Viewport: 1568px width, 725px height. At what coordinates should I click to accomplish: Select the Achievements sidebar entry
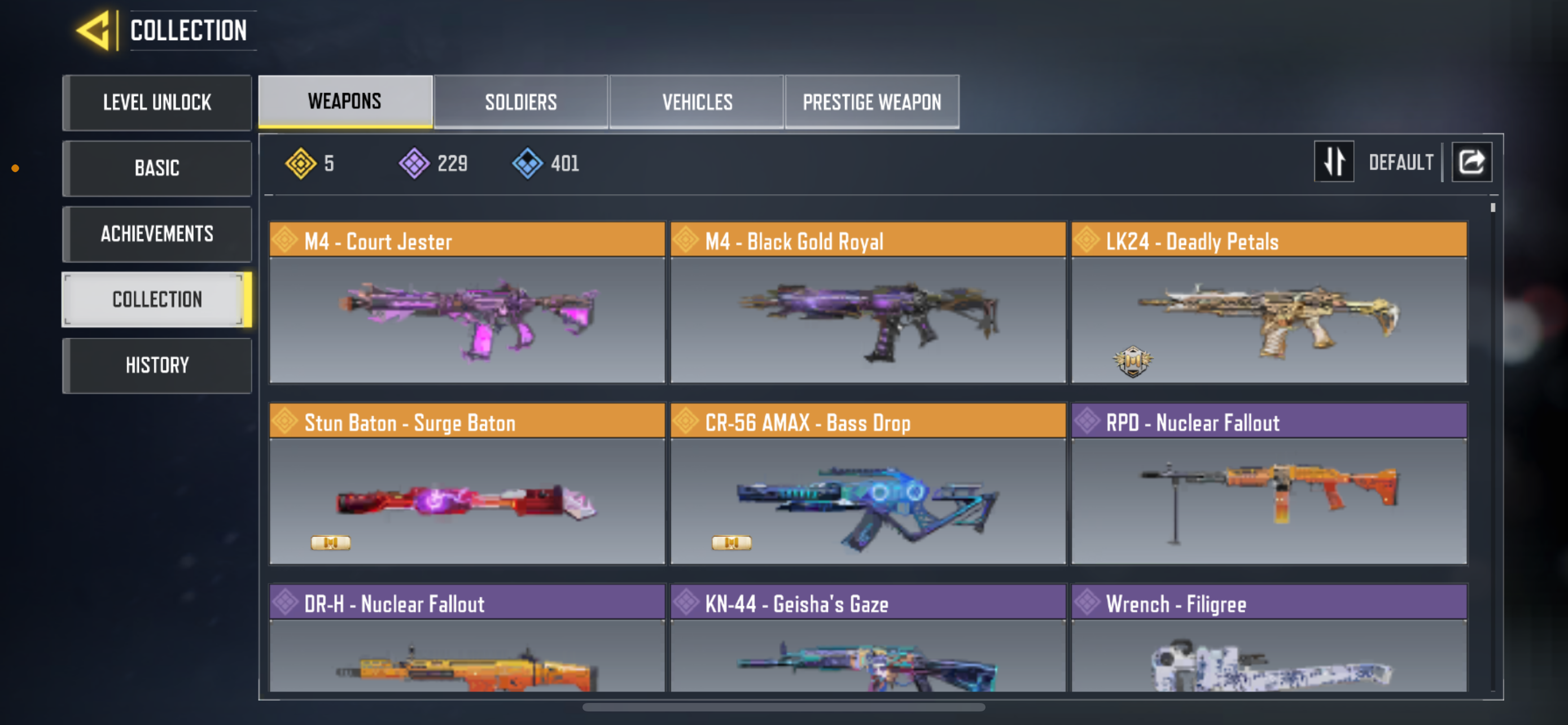(x=156, y=234)
